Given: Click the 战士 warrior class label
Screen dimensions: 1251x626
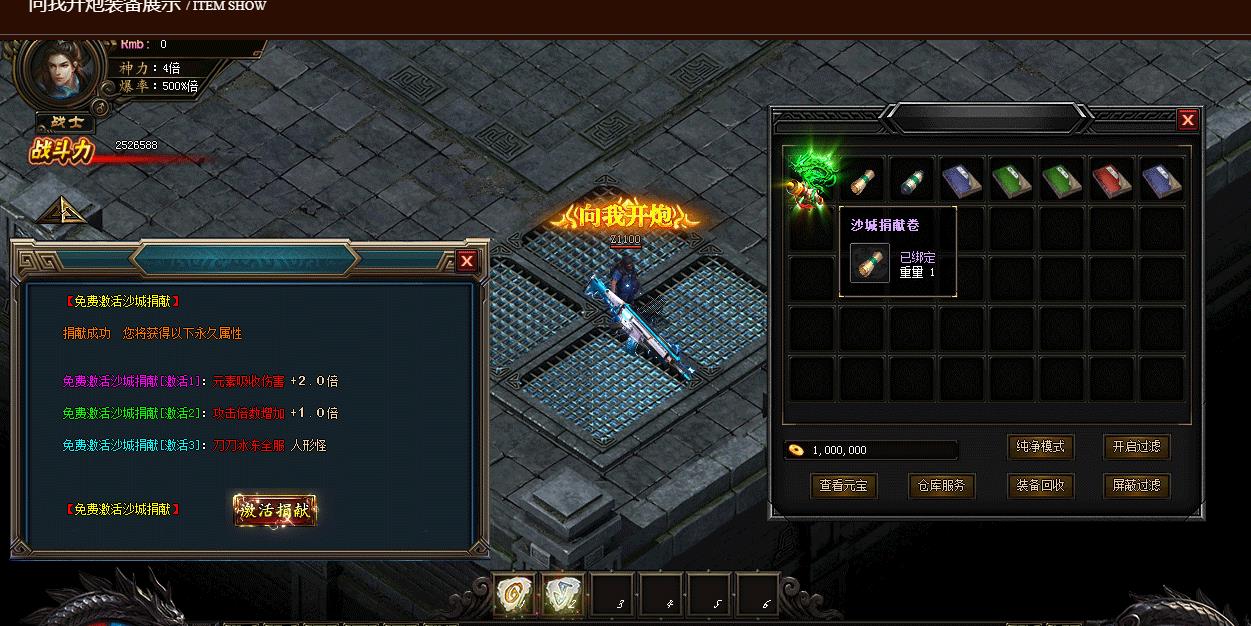Looking at the screenshot, I should click(x=66, y=123).
